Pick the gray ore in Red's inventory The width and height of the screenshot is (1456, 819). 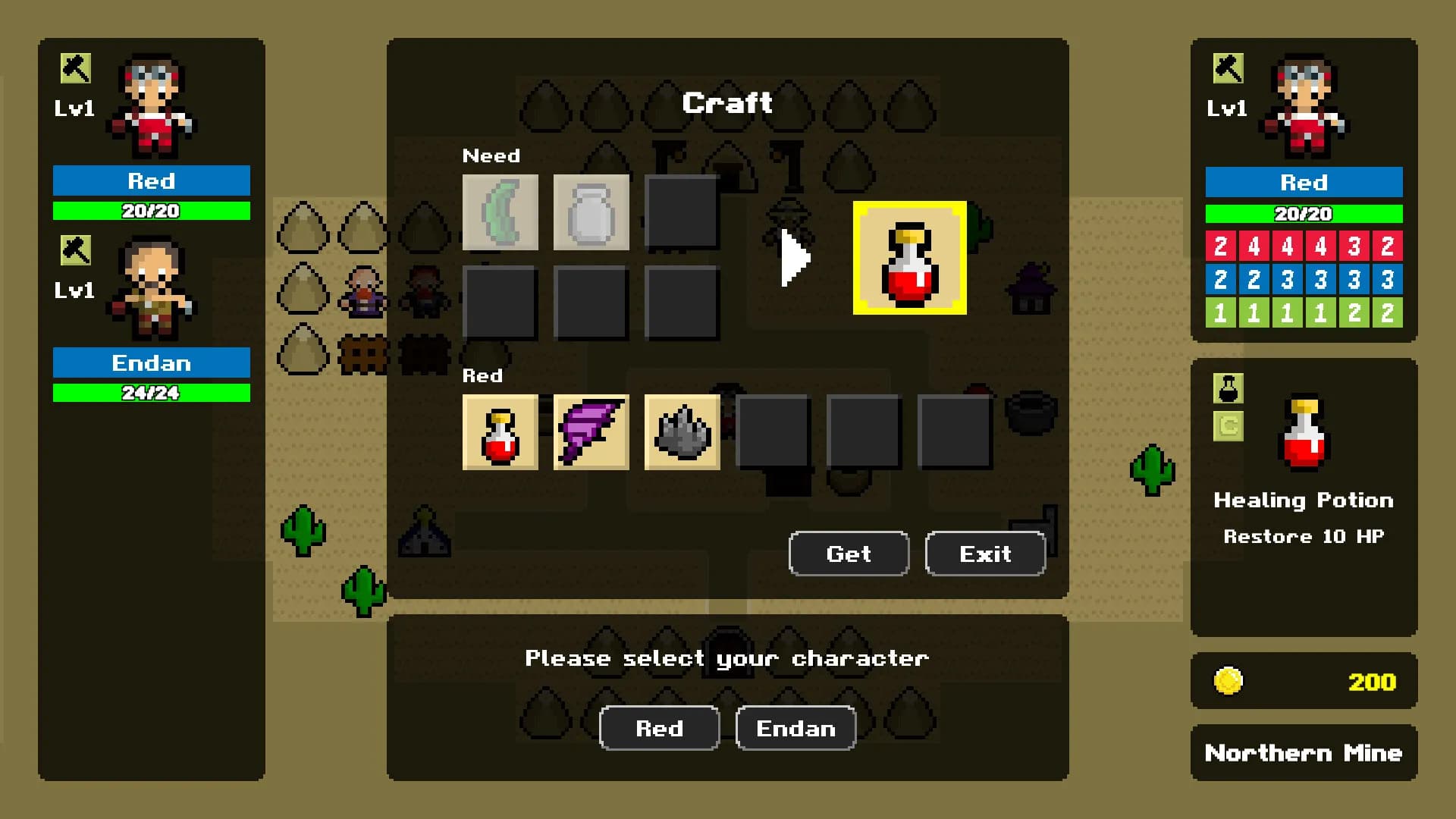click(x=682, y=432)
